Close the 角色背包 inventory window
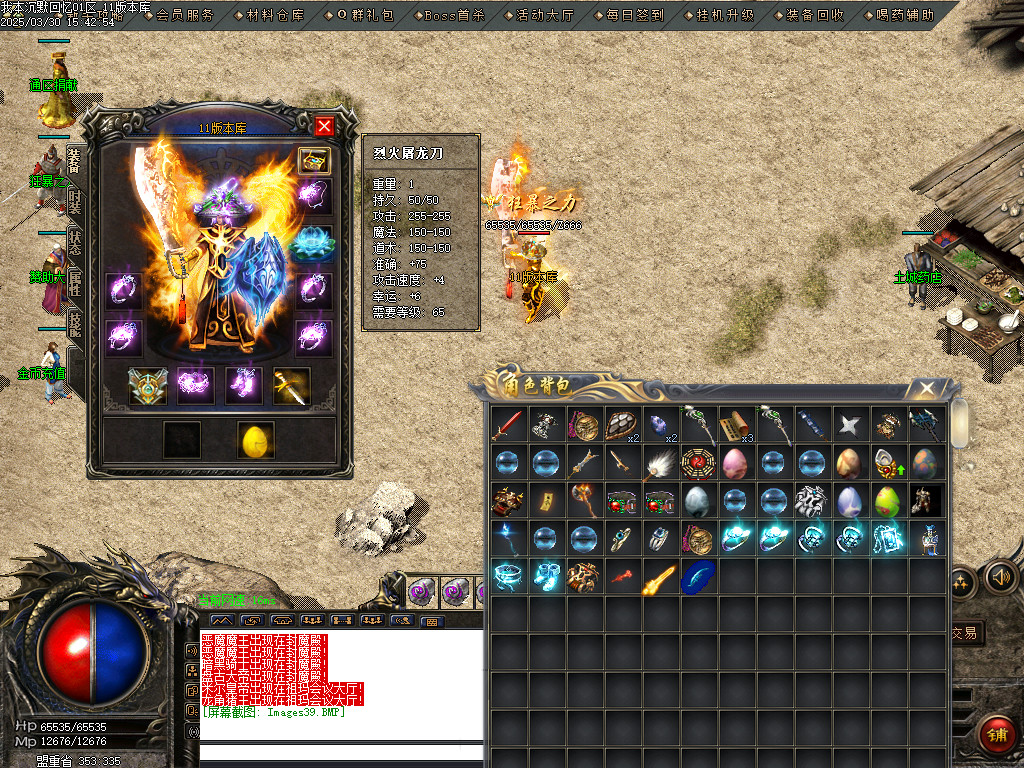 pos(928,388)
